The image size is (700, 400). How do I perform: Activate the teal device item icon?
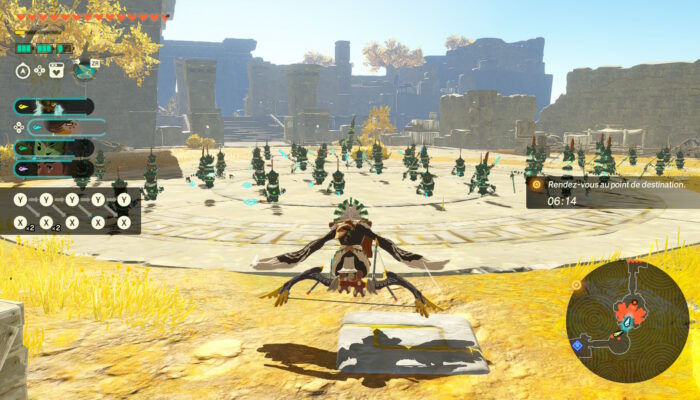(84, 70)
